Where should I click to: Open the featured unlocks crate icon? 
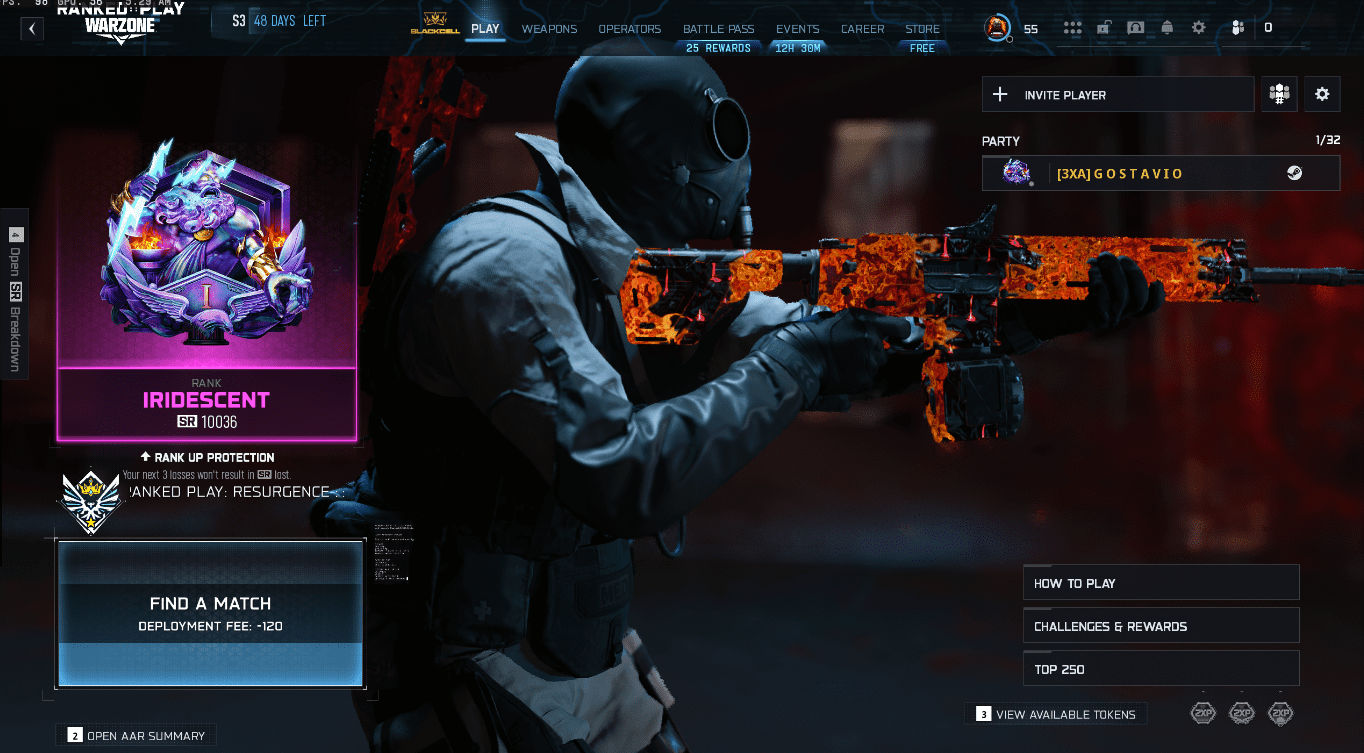(1103, 28)
